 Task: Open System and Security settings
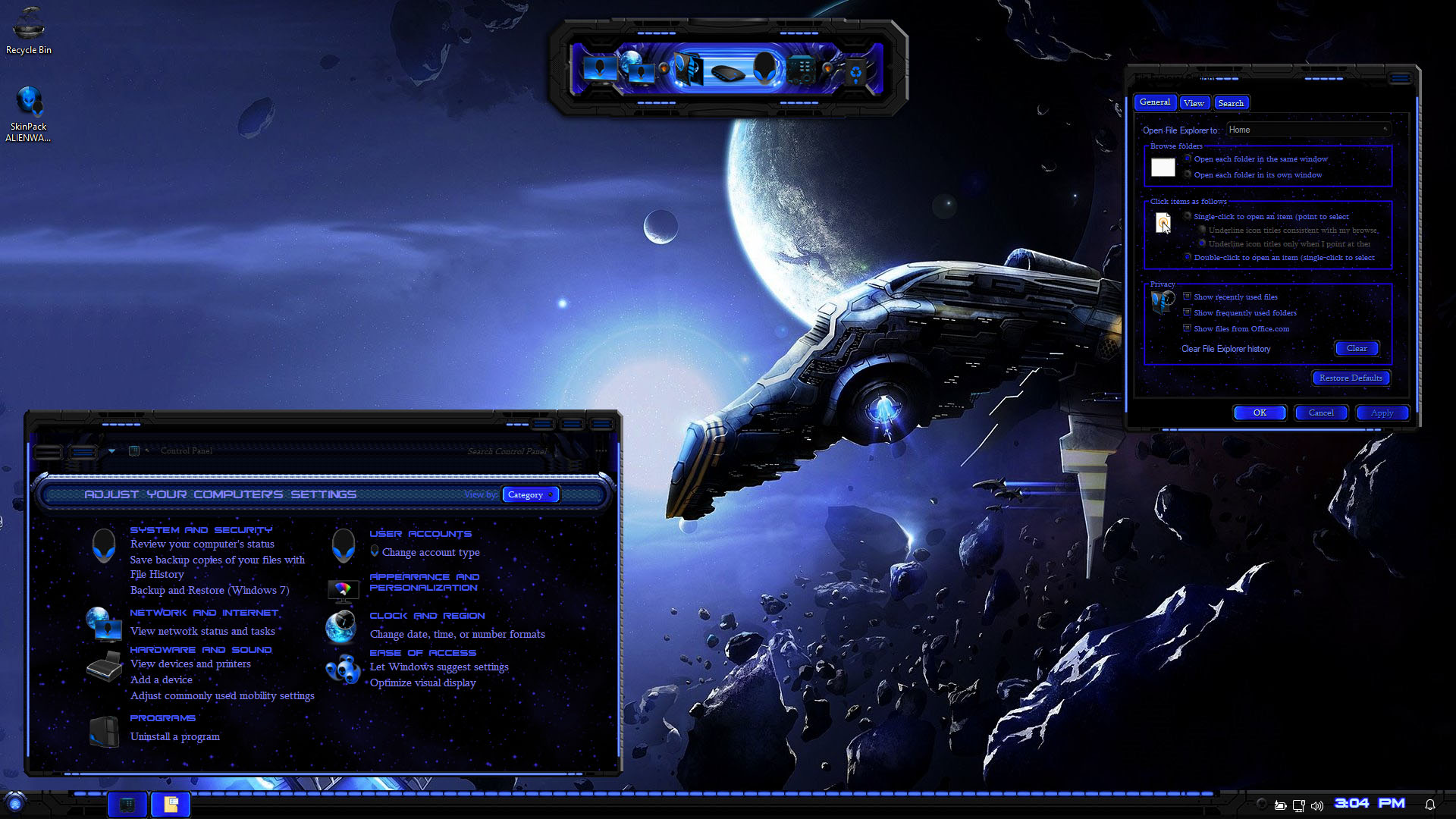click(201, 530)
